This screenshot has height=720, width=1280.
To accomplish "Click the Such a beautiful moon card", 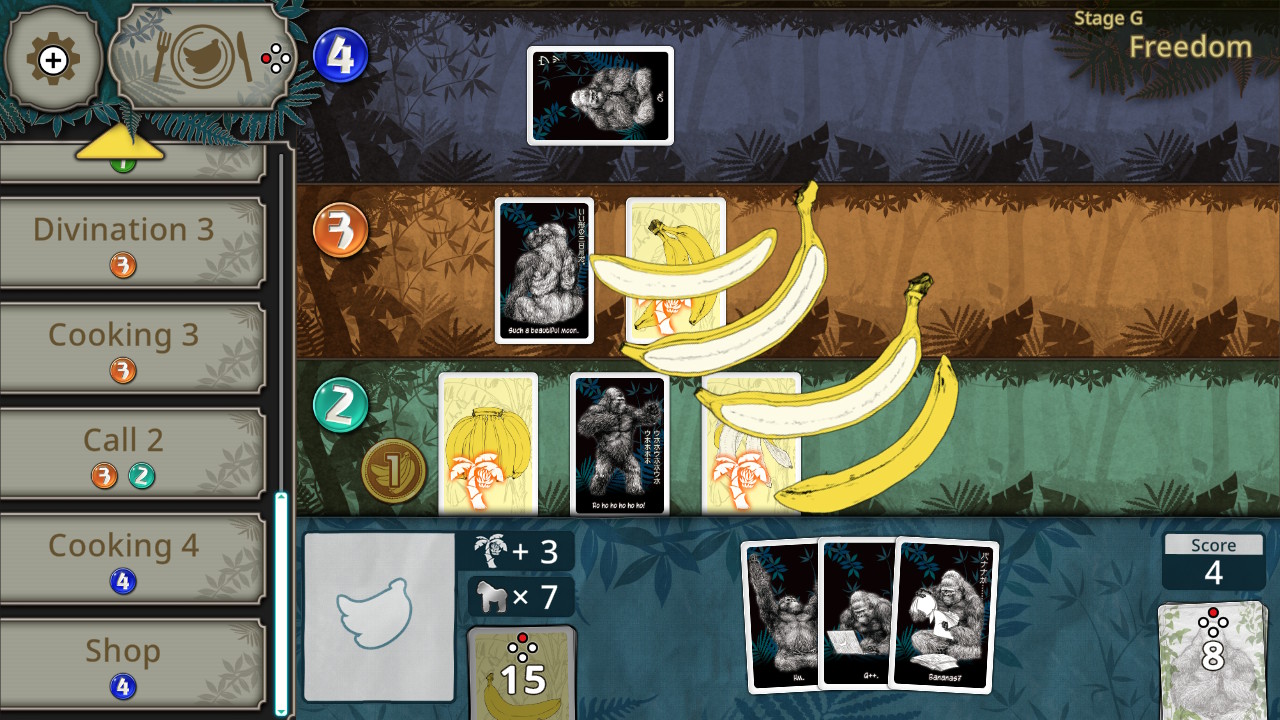I will coord(541,270).
